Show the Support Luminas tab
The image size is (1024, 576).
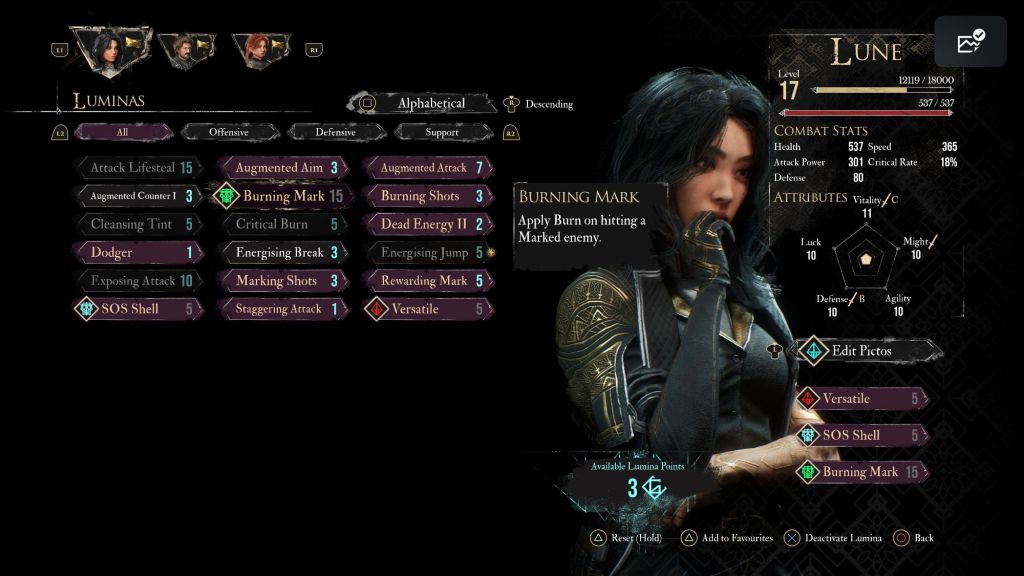[x=442, y=132]
